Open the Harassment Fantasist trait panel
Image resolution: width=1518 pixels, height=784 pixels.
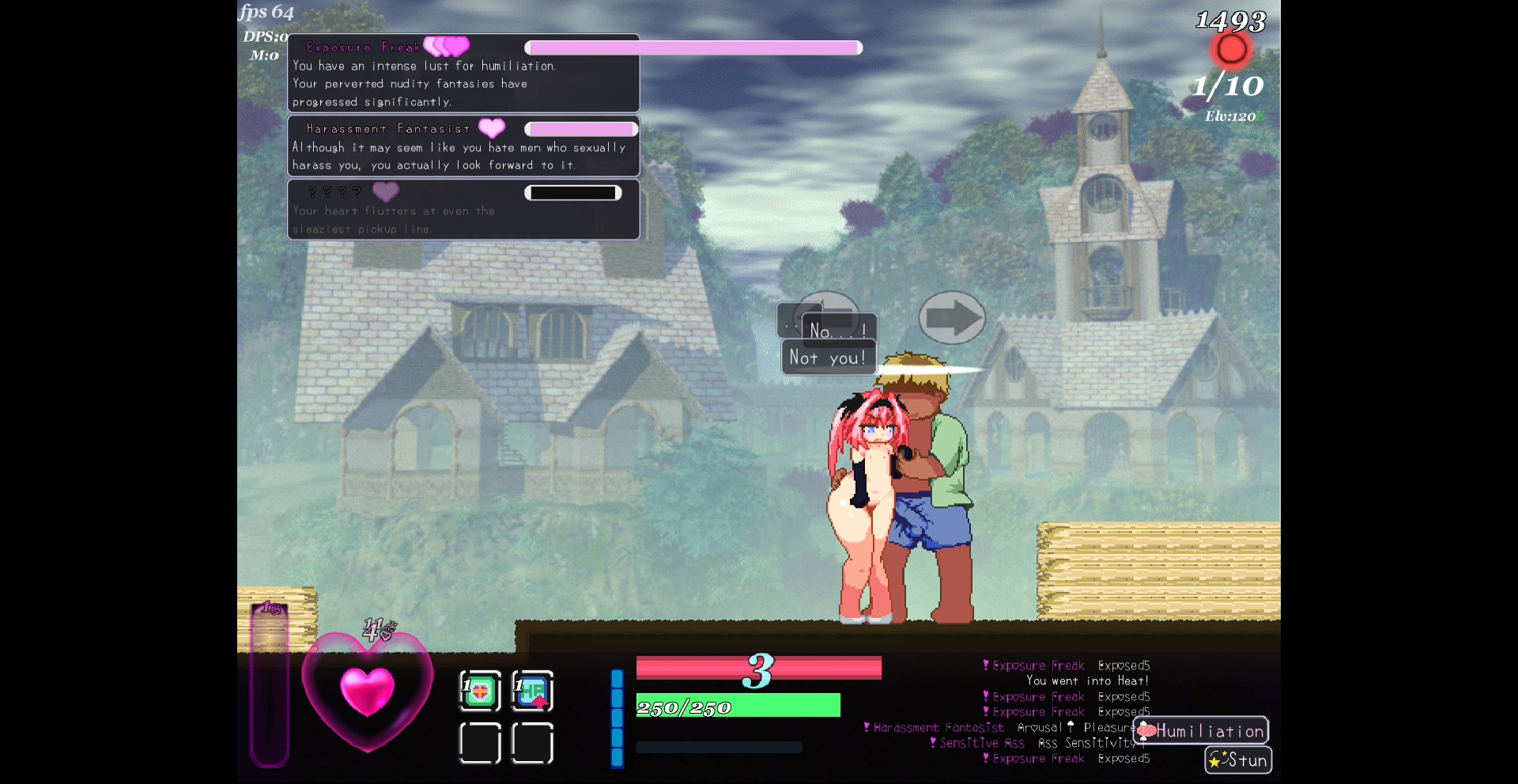463,146
